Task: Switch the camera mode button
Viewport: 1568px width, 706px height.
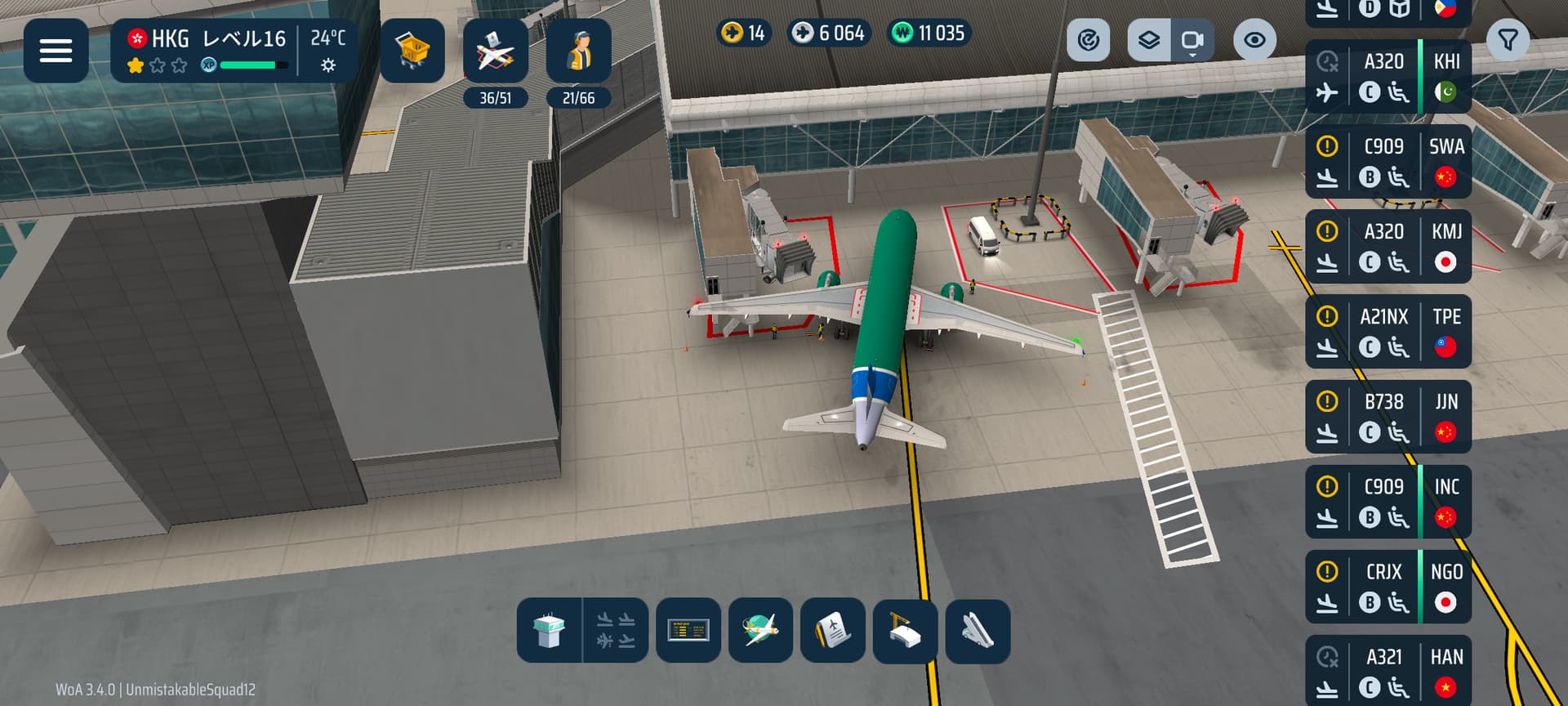Action: coord(1192,40)
